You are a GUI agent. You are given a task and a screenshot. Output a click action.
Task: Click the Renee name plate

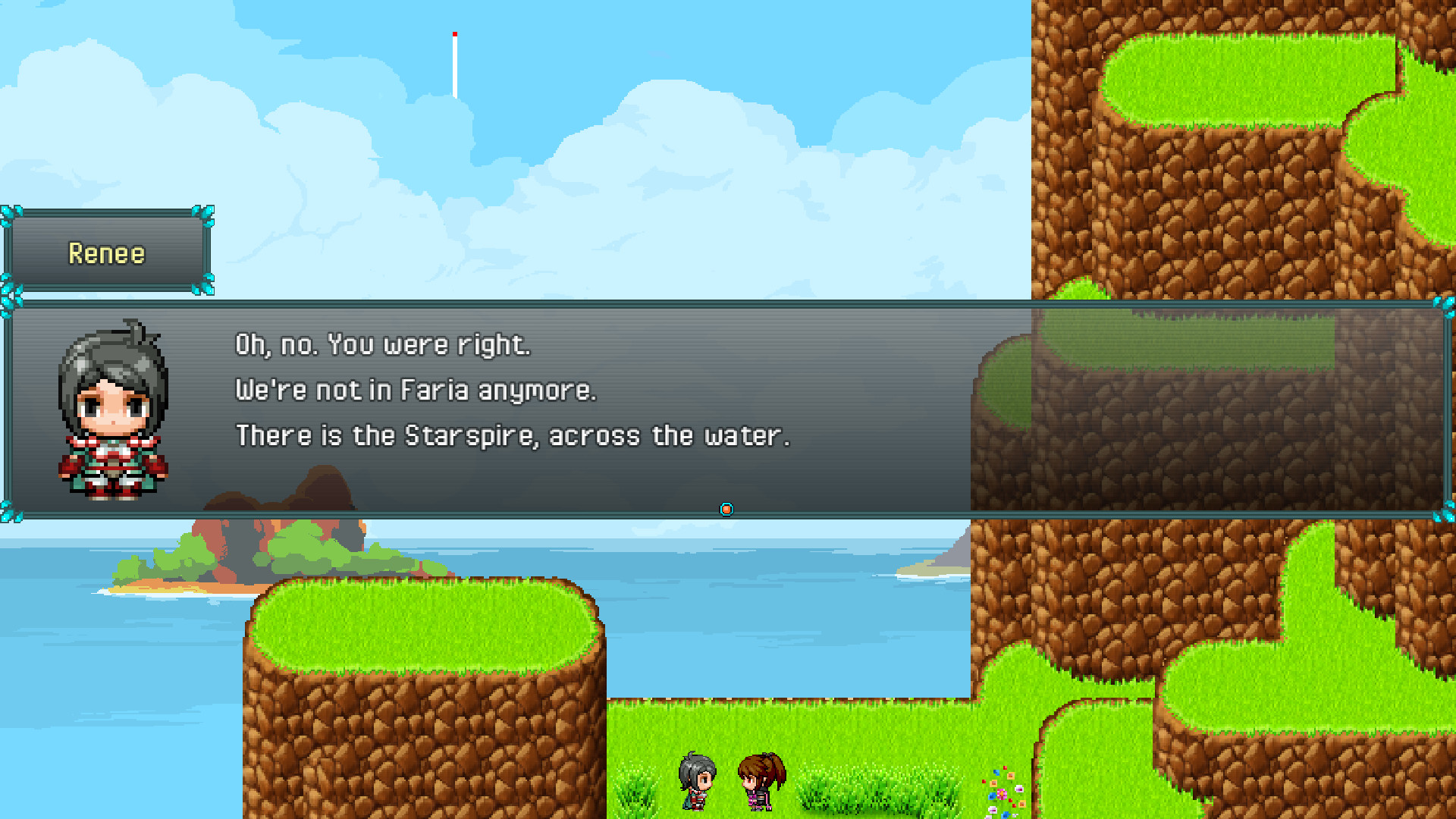(106, 253)
